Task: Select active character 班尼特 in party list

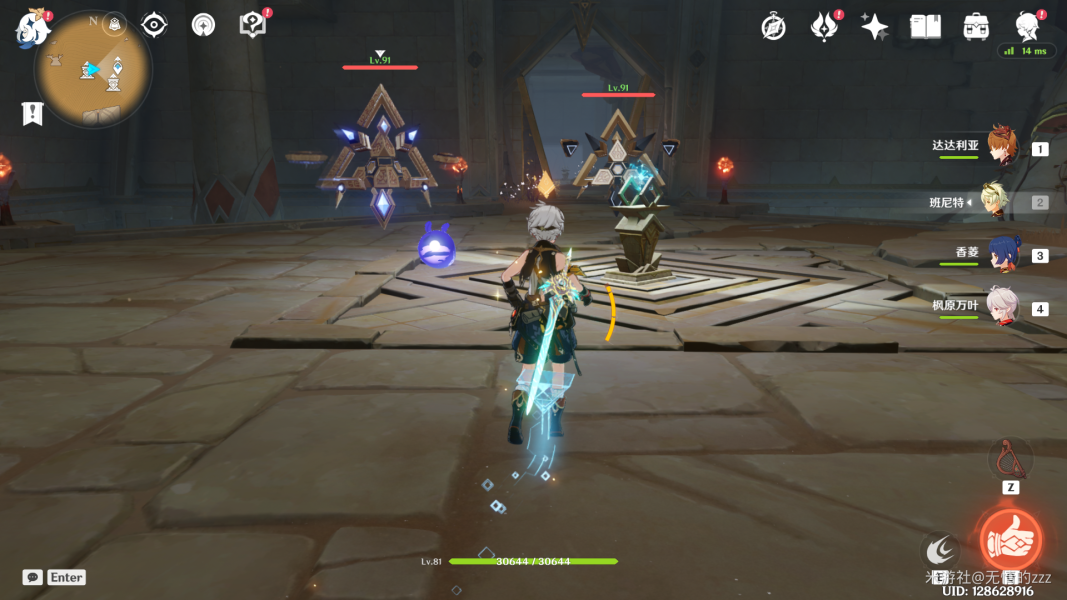Action: [x=1000, y=201]
